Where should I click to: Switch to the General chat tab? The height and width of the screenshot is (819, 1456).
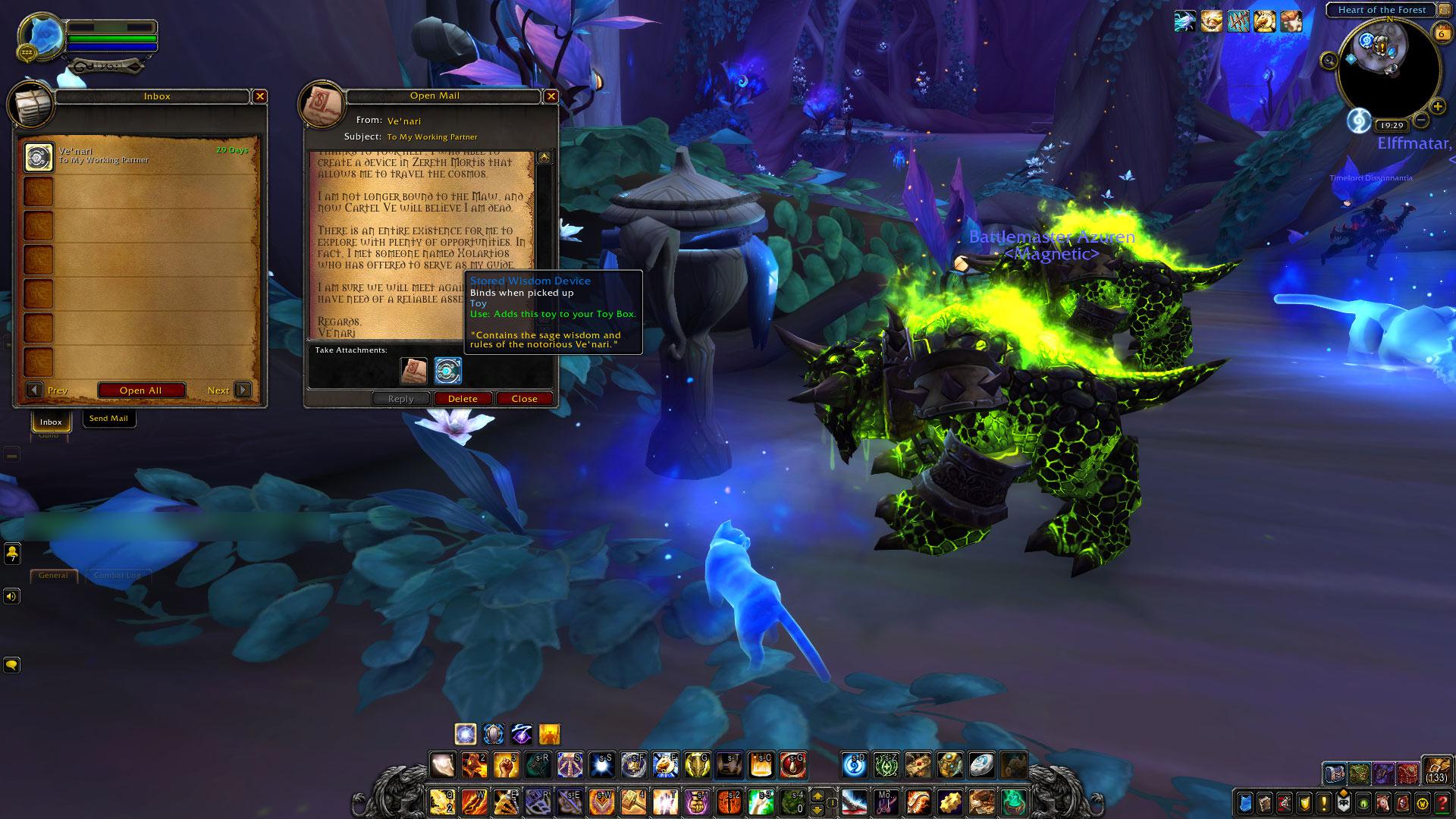tap(53, 576)
